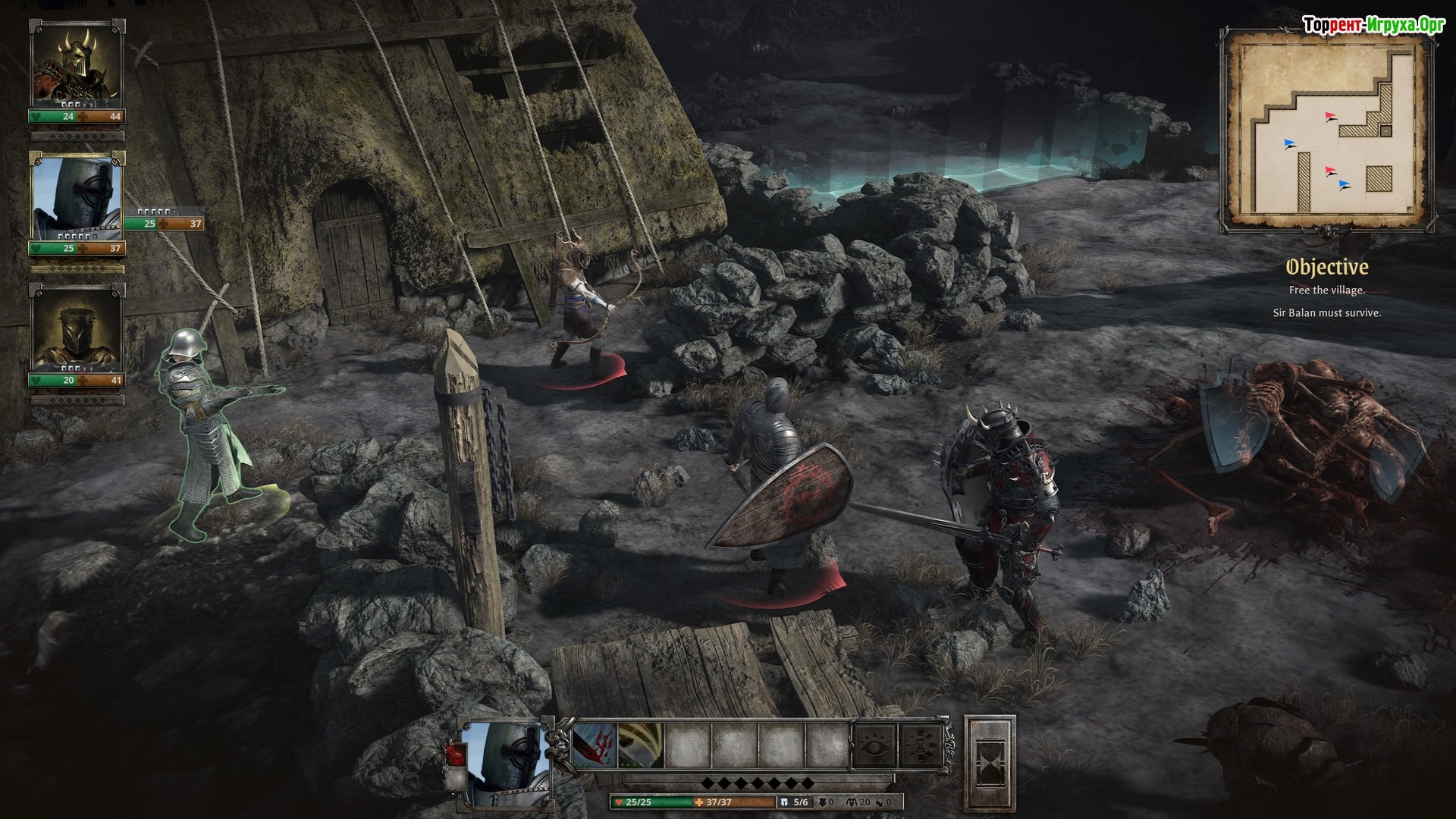Image resolution: width=1456 pixels, height=819 pixels.
Task: Toggle the eye overwatch ability
Action: [x=874, y=745]
